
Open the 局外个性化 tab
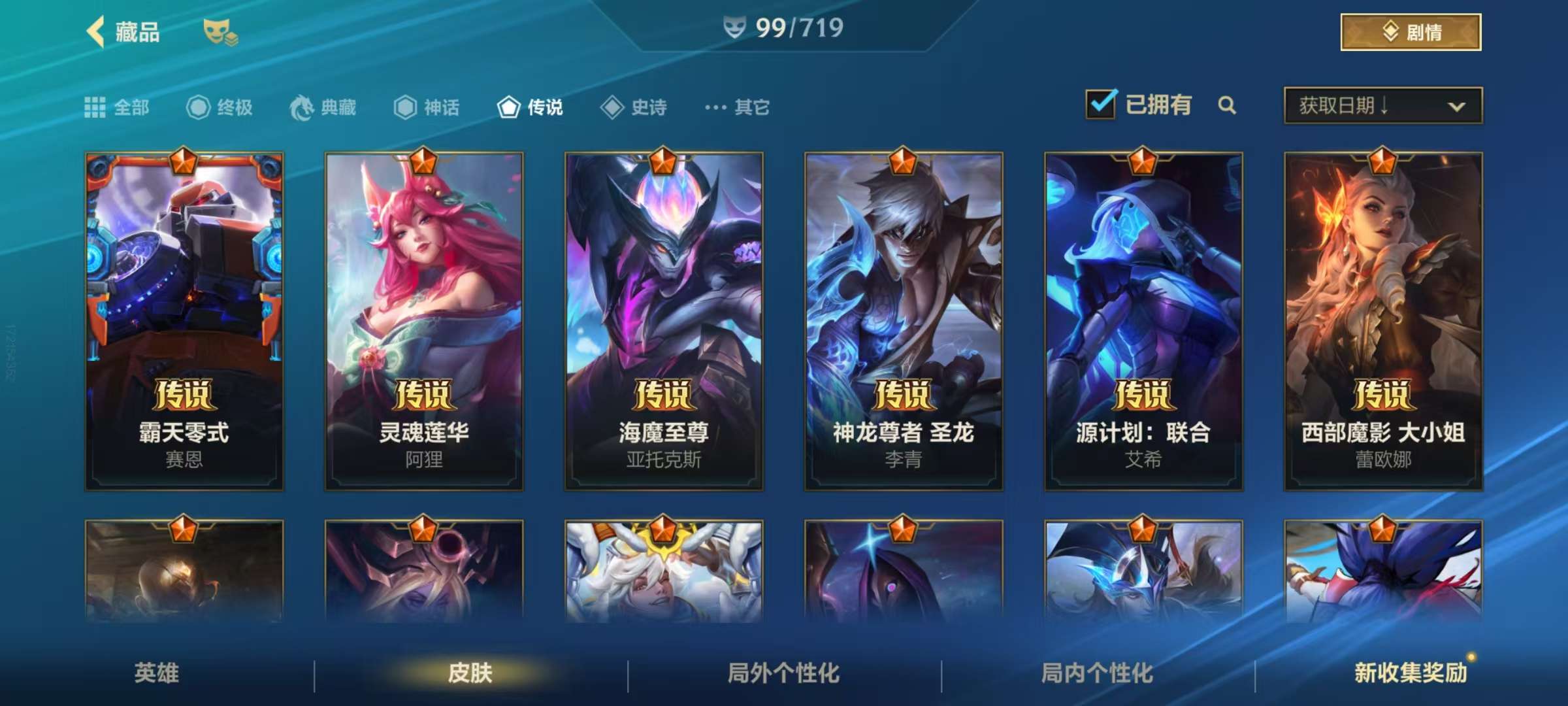coord(783,673)
